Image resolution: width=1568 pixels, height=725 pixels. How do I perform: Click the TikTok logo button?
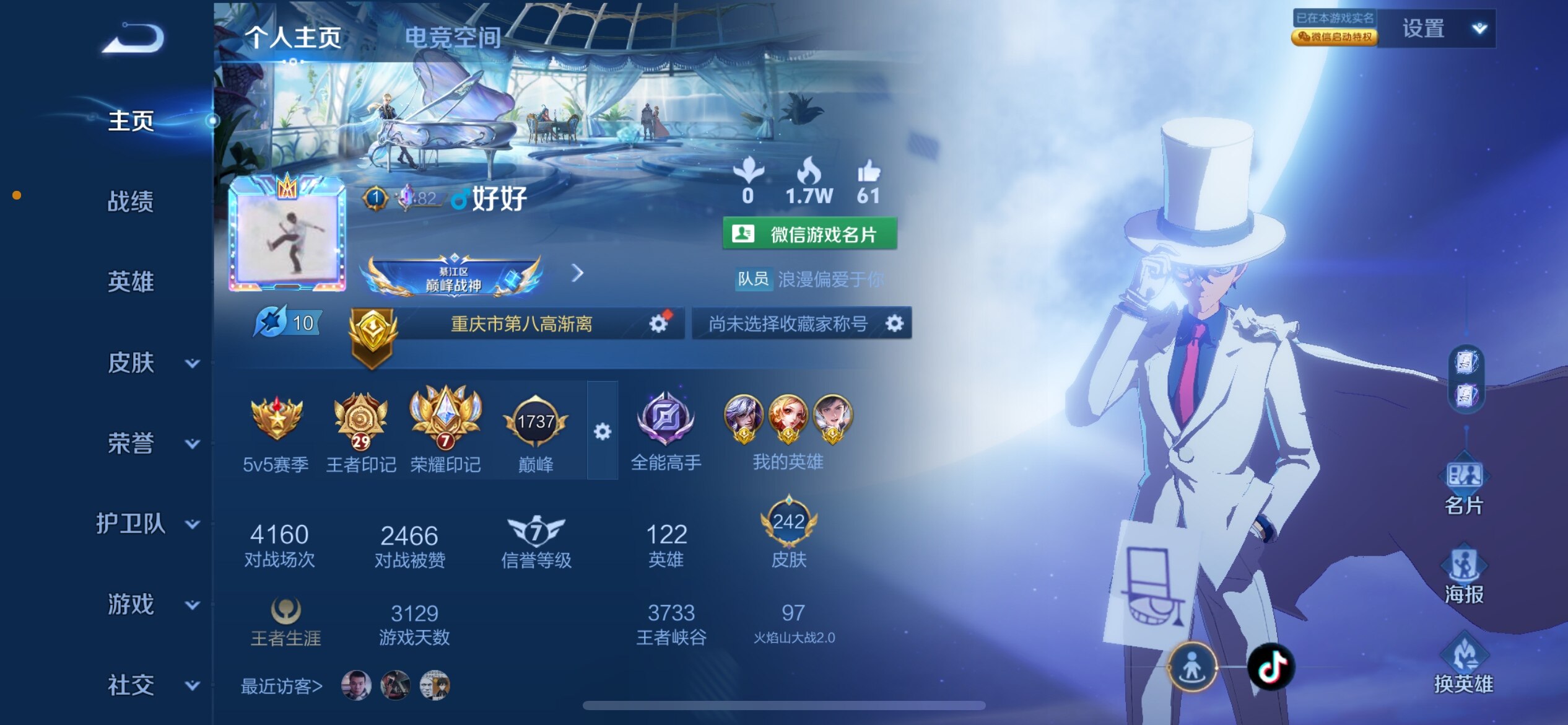tap(1270, 667)
